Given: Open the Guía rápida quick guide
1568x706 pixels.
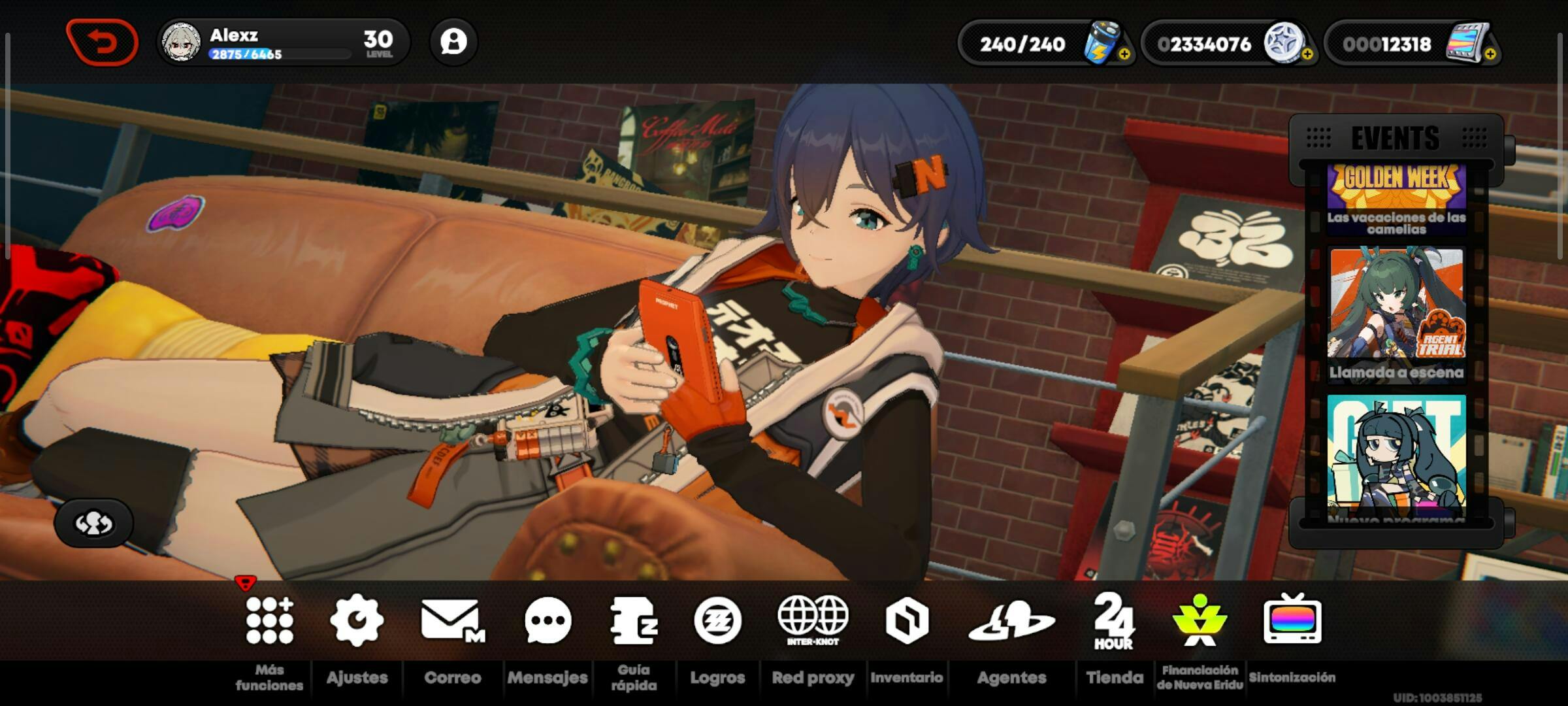Looking at the screenshot, I should click(634, 620).
